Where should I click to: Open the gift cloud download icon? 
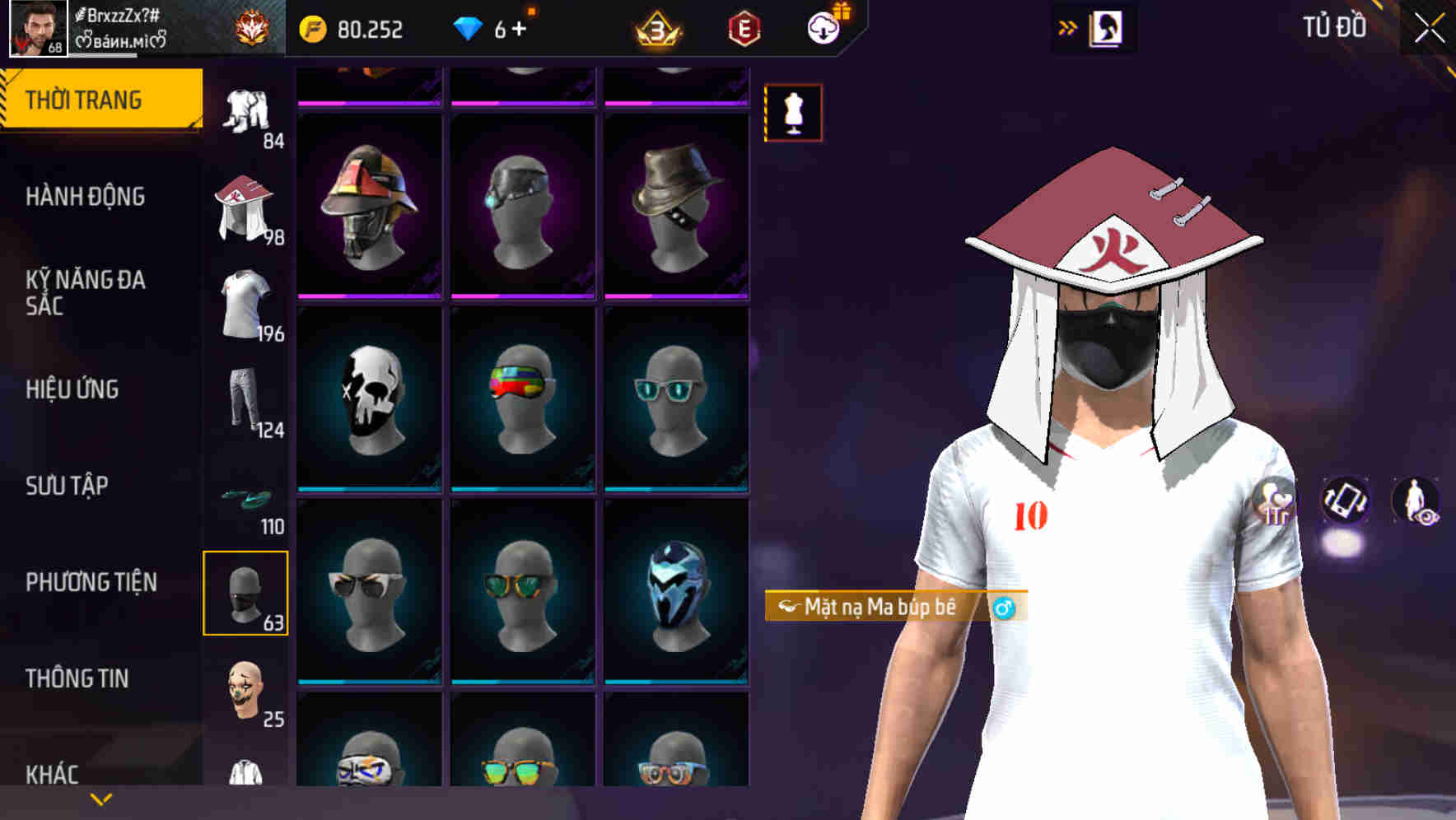[x=824, y=27]
